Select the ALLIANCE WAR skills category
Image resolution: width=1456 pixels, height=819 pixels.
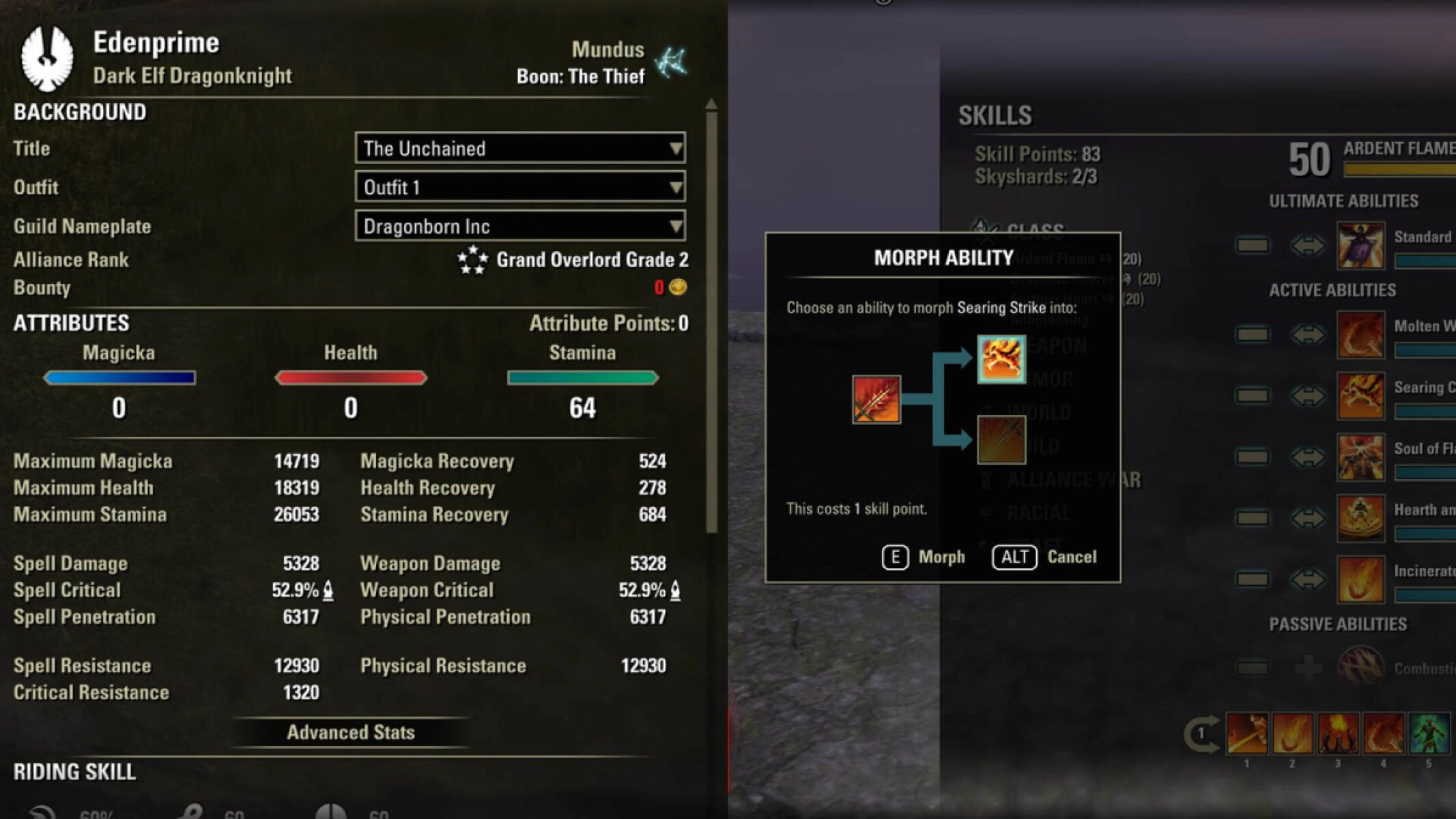1065,480
